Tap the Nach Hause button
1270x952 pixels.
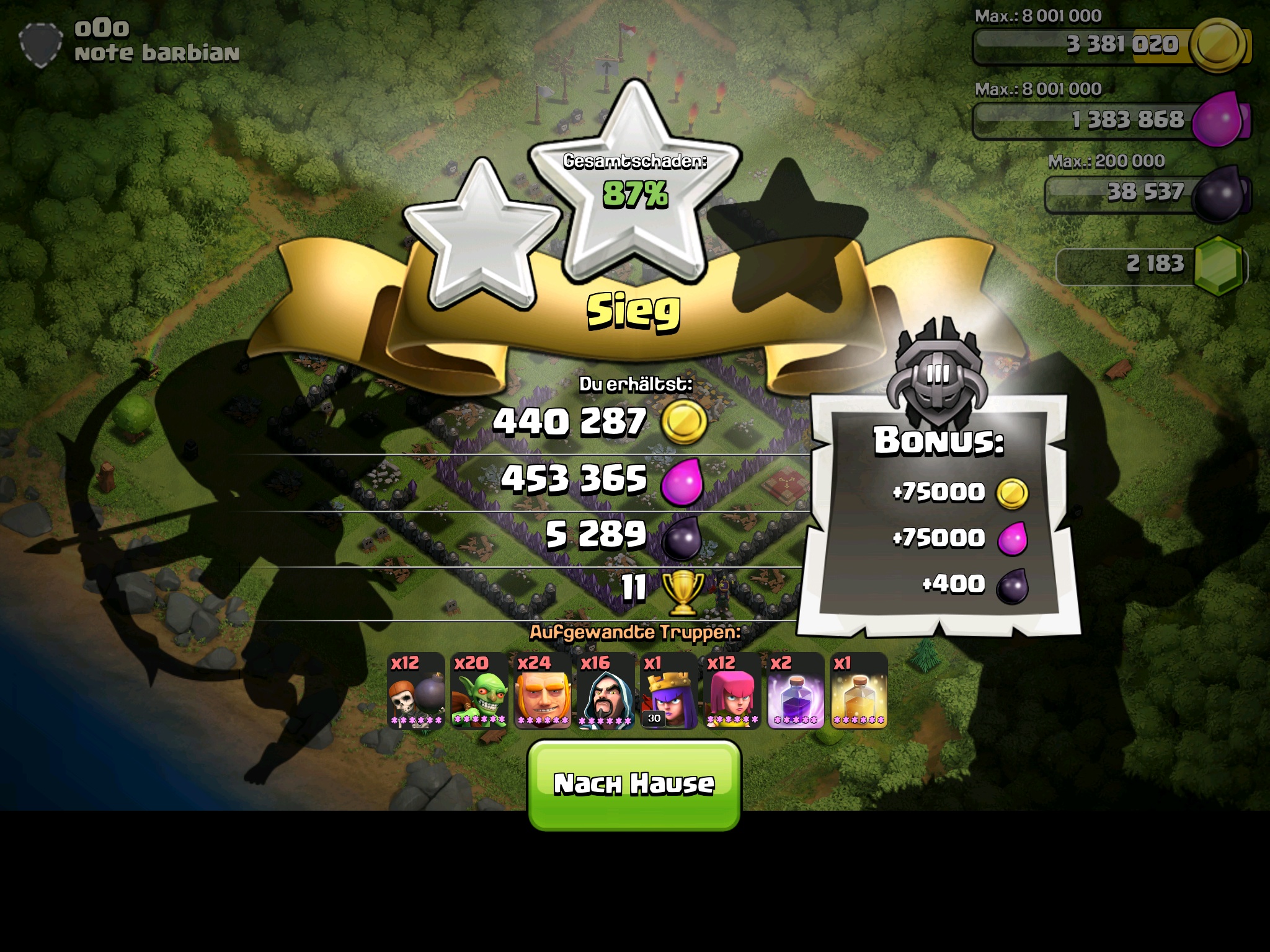tap(634, 785)
